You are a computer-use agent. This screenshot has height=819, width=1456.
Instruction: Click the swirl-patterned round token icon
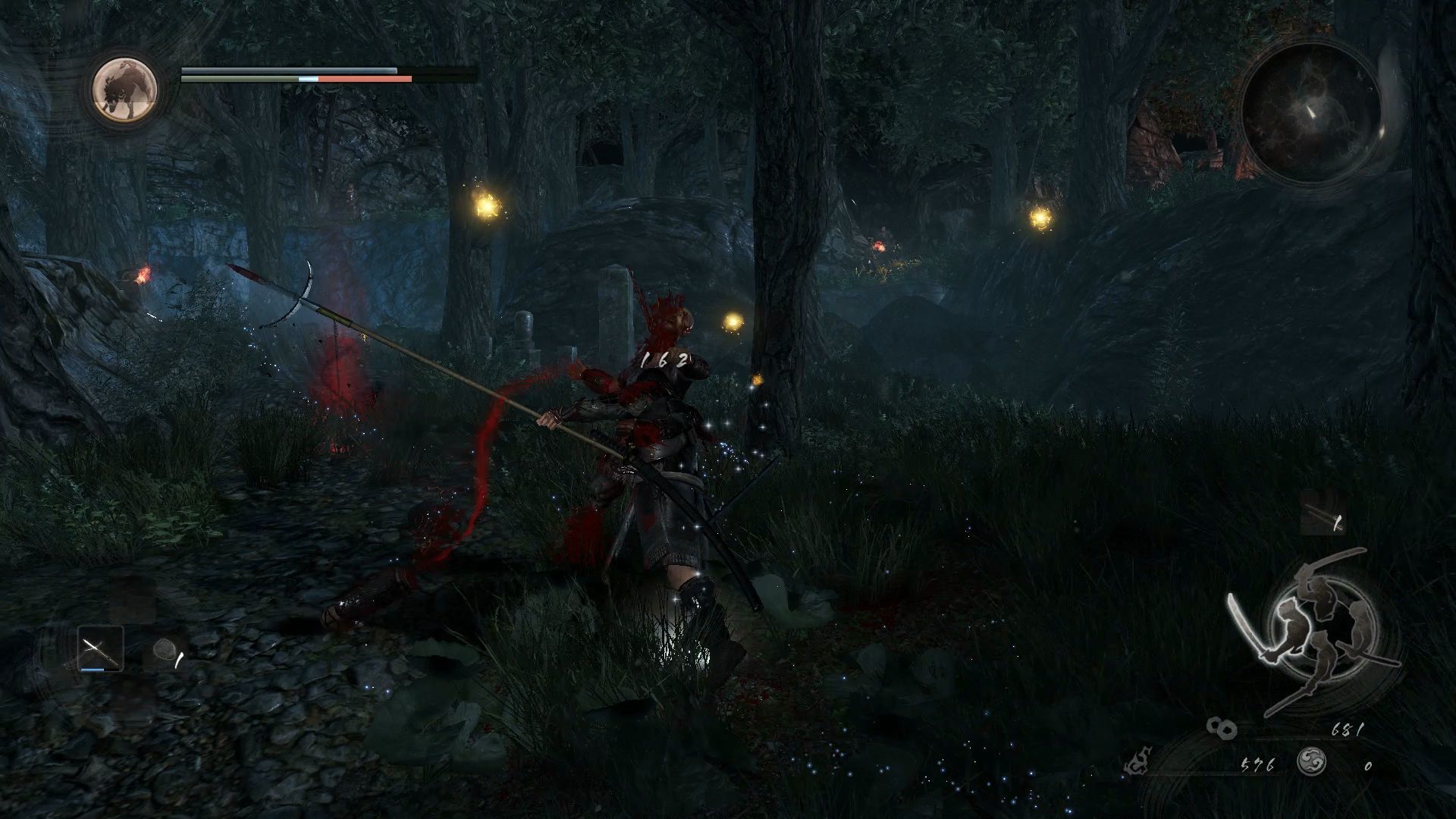point(1311,762)
